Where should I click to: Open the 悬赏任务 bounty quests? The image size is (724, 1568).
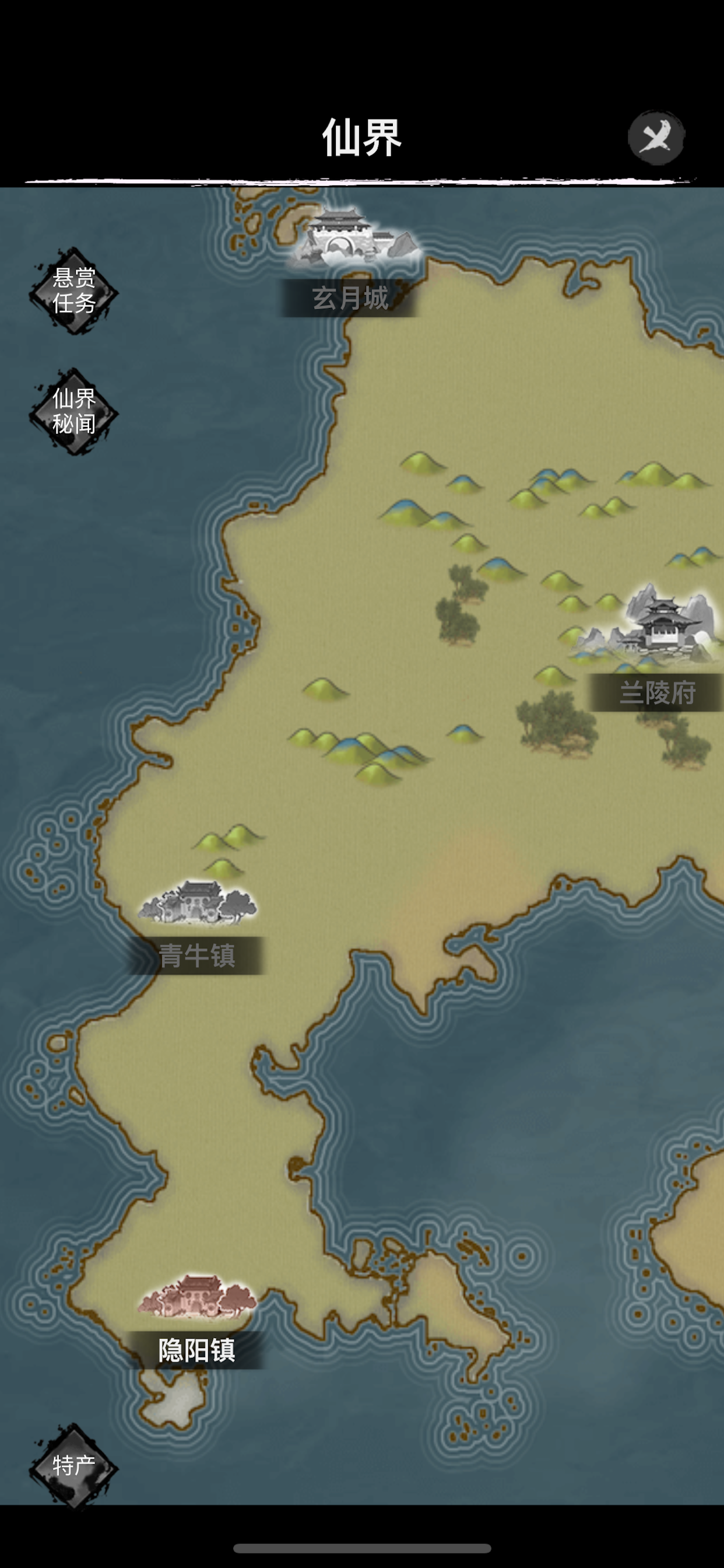click(x=73, y=291)
